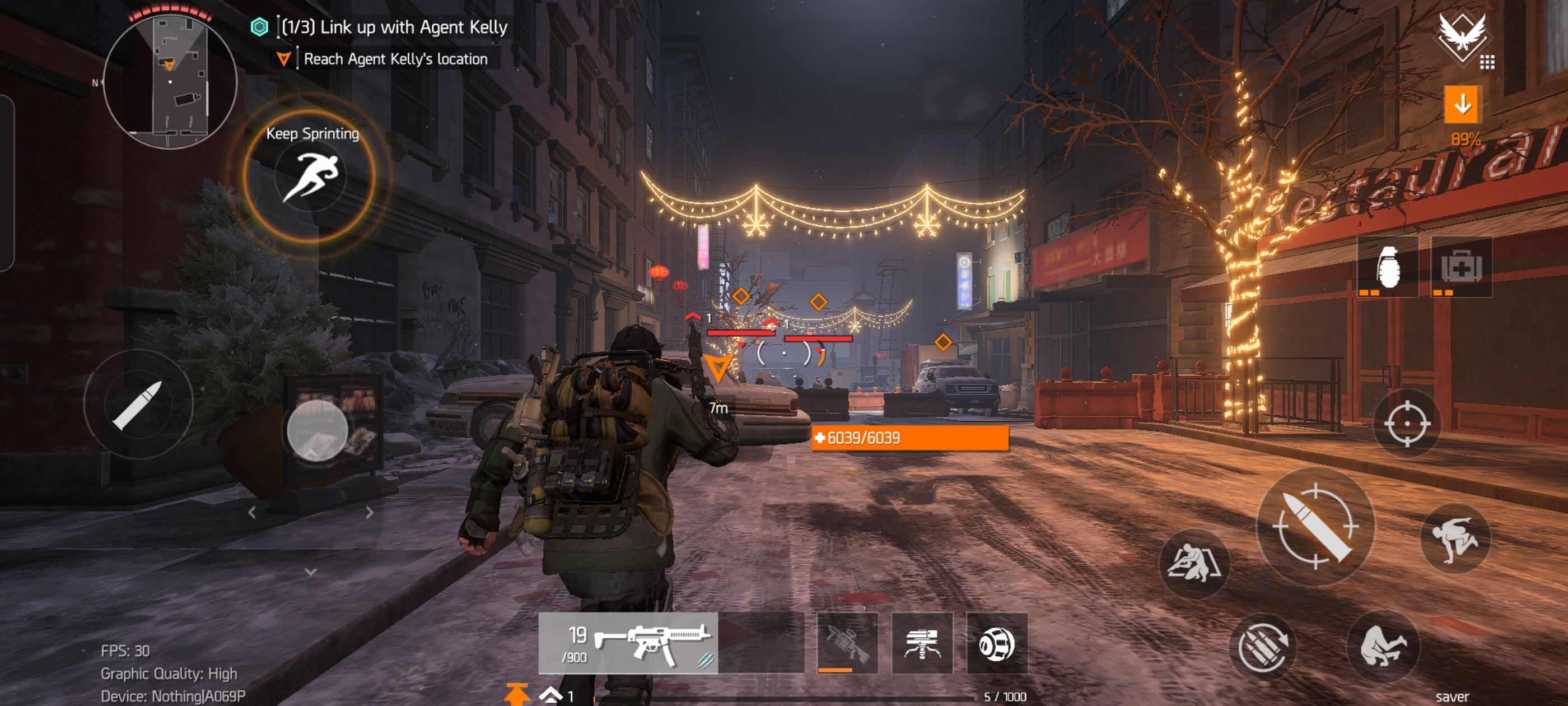Shoot with the large bullet fire button
Image resolution: width=1568 pixels, height=706 pixels.
click(x=1315, y=527)
